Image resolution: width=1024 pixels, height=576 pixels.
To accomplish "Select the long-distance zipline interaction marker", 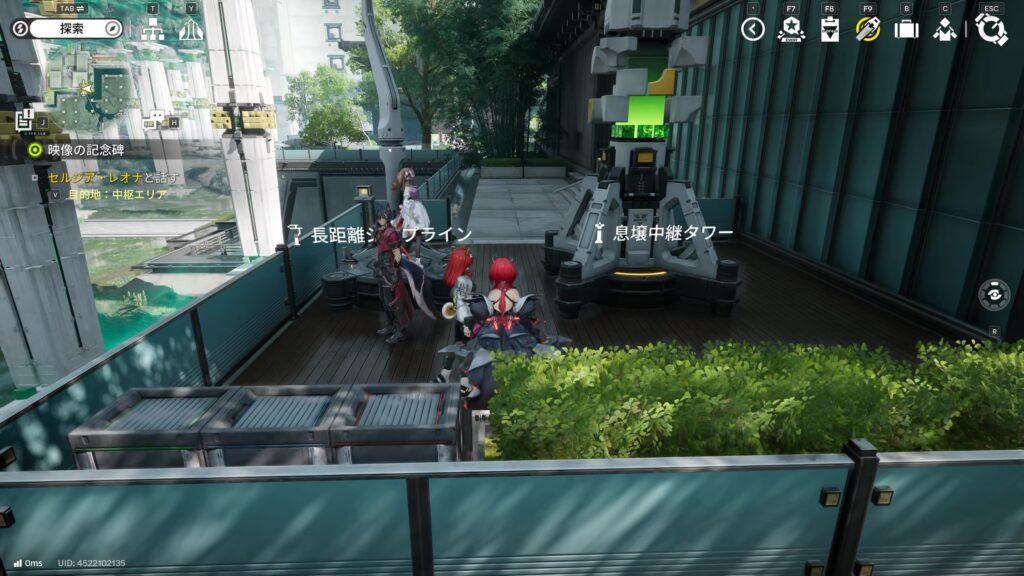I will (294, 235).
